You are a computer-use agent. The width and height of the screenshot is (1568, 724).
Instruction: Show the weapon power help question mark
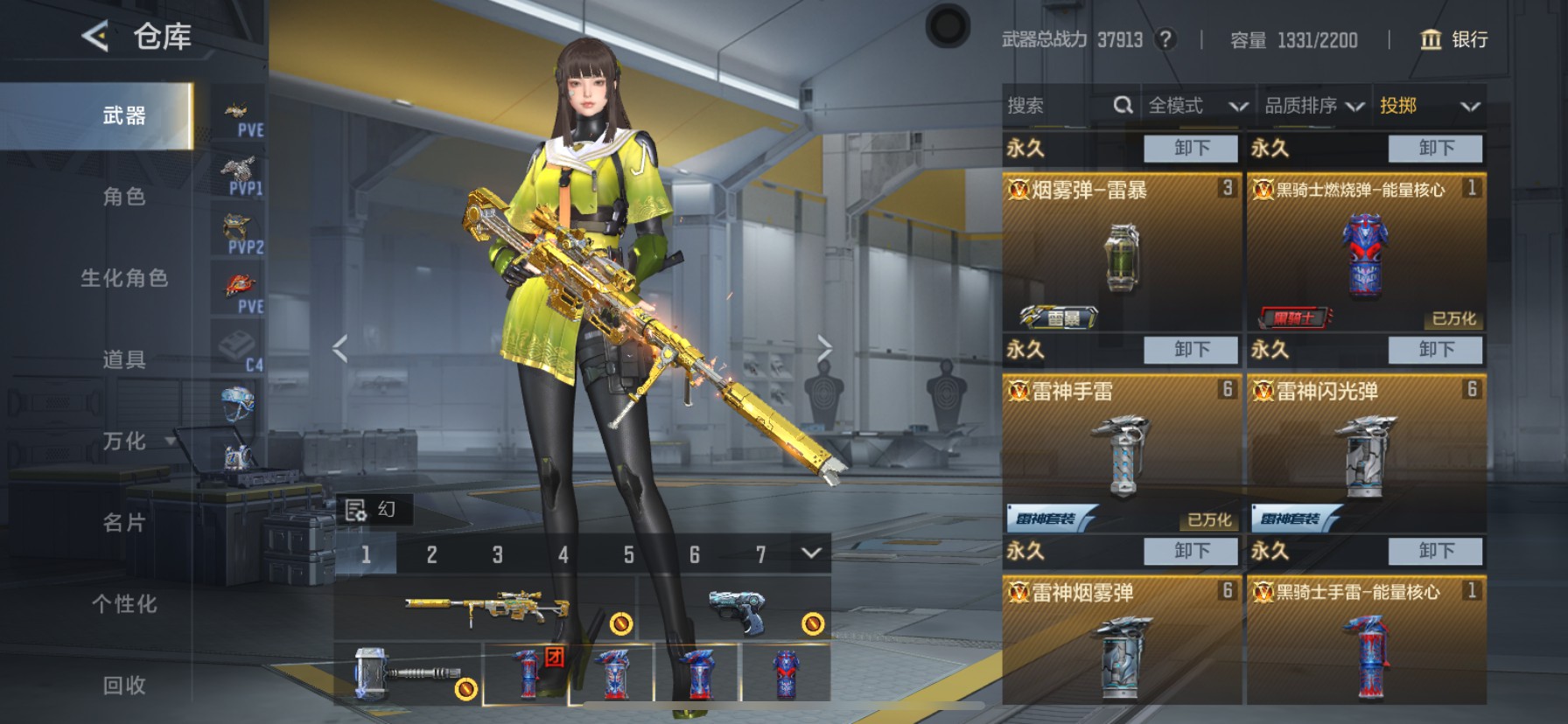click(1165, 39)
